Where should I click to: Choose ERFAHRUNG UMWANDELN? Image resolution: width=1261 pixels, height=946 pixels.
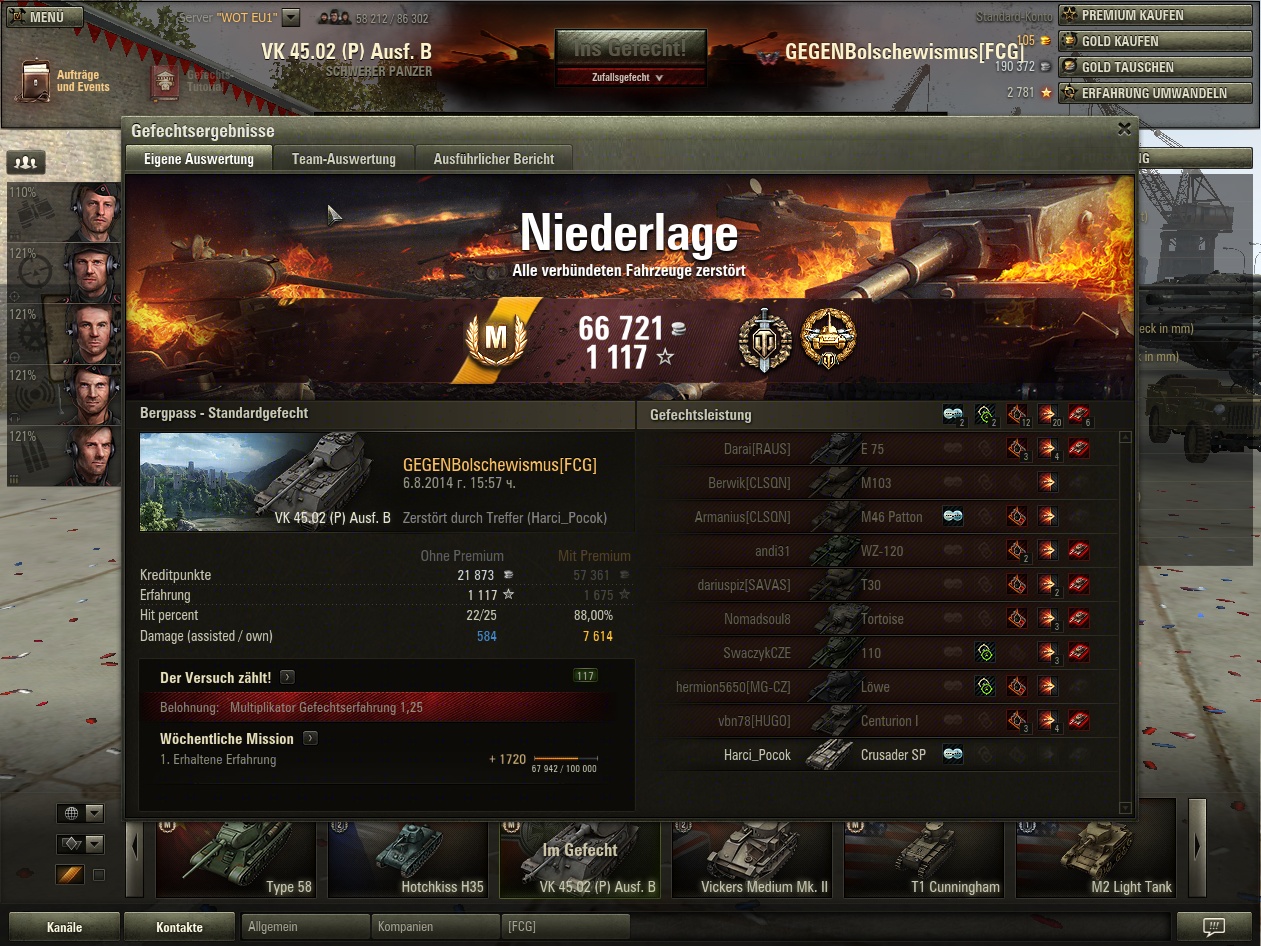pos(1155,93)
